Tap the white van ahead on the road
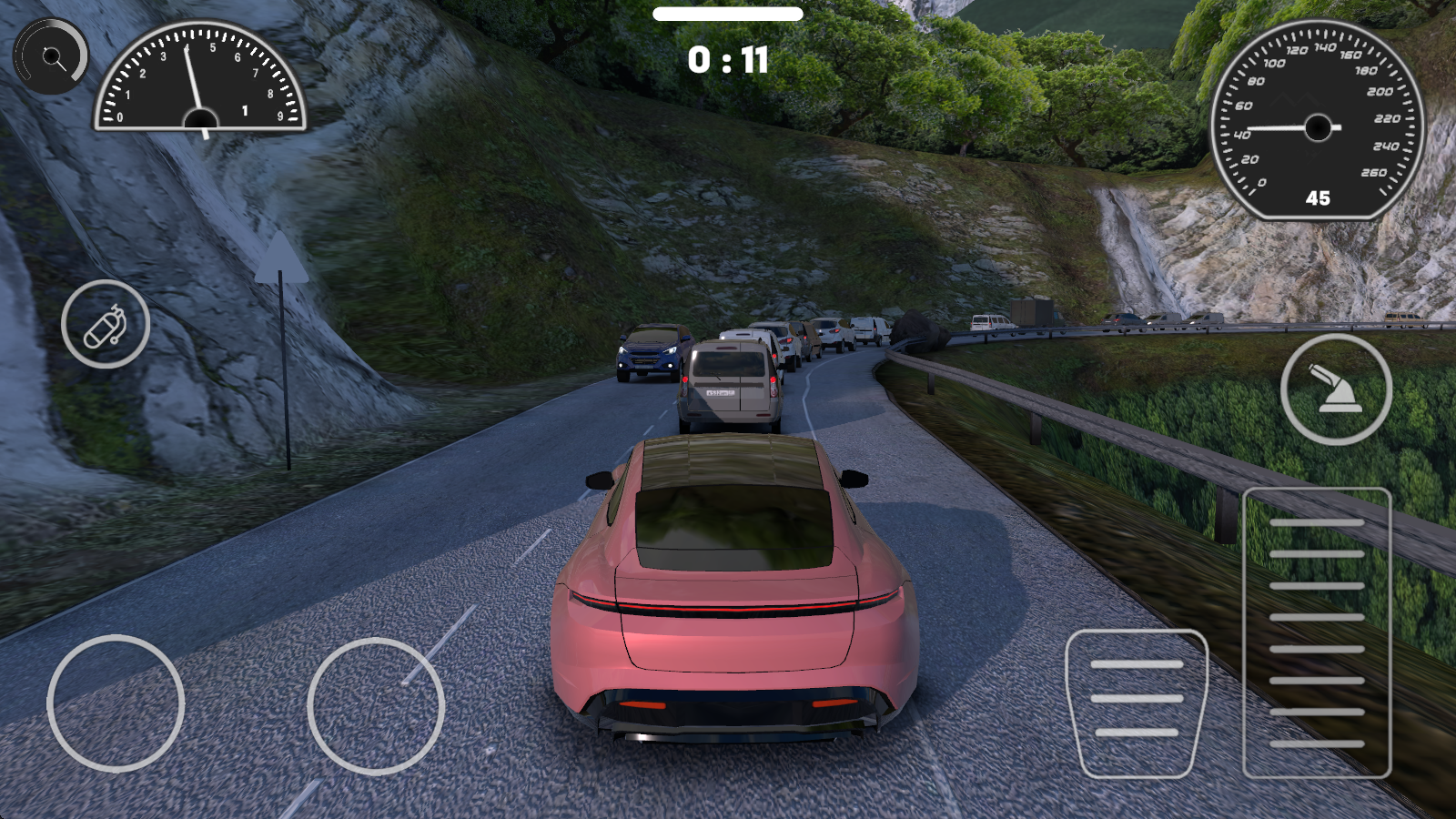Screen dimensions: 1456x819 730,382
